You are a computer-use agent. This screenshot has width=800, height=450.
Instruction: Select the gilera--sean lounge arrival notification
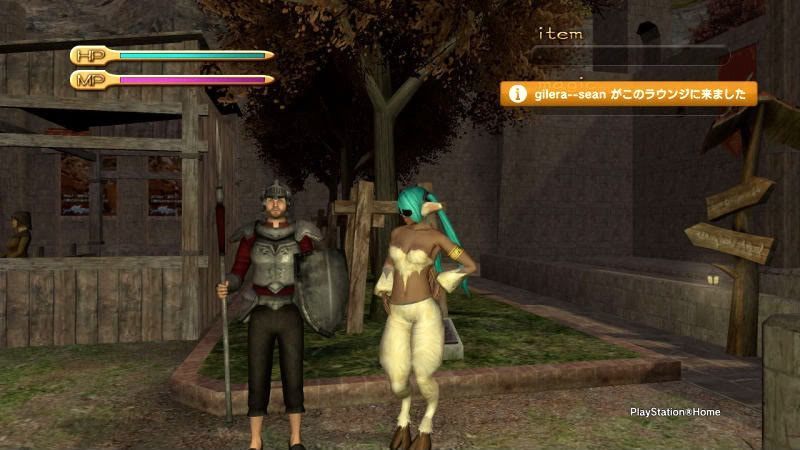coord(629,94)
